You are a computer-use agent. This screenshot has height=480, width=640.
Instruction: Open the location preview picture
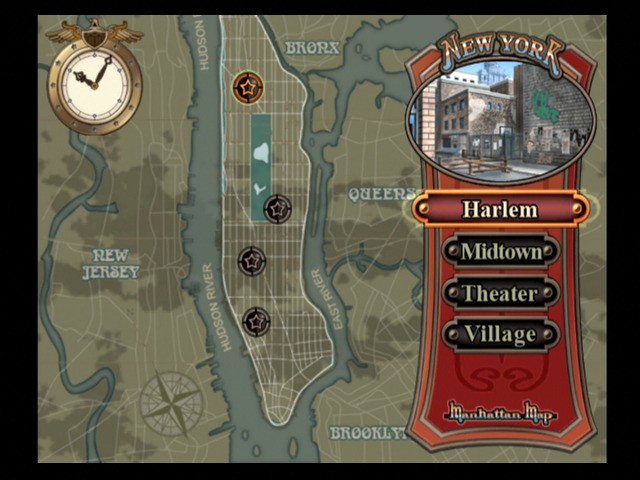tap(500, 121)
